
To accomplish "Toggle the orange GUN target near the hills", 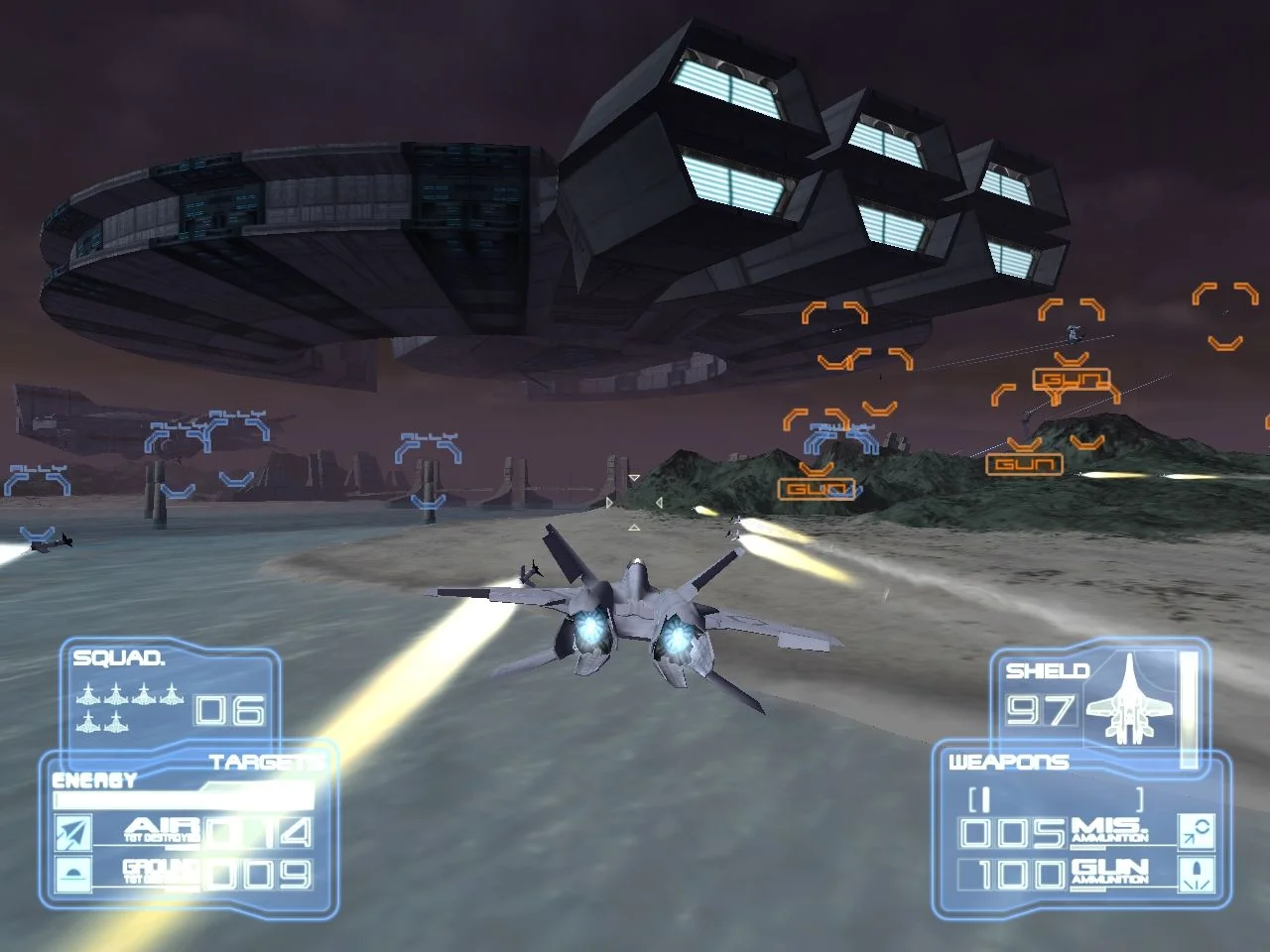I will (1027, 462).
